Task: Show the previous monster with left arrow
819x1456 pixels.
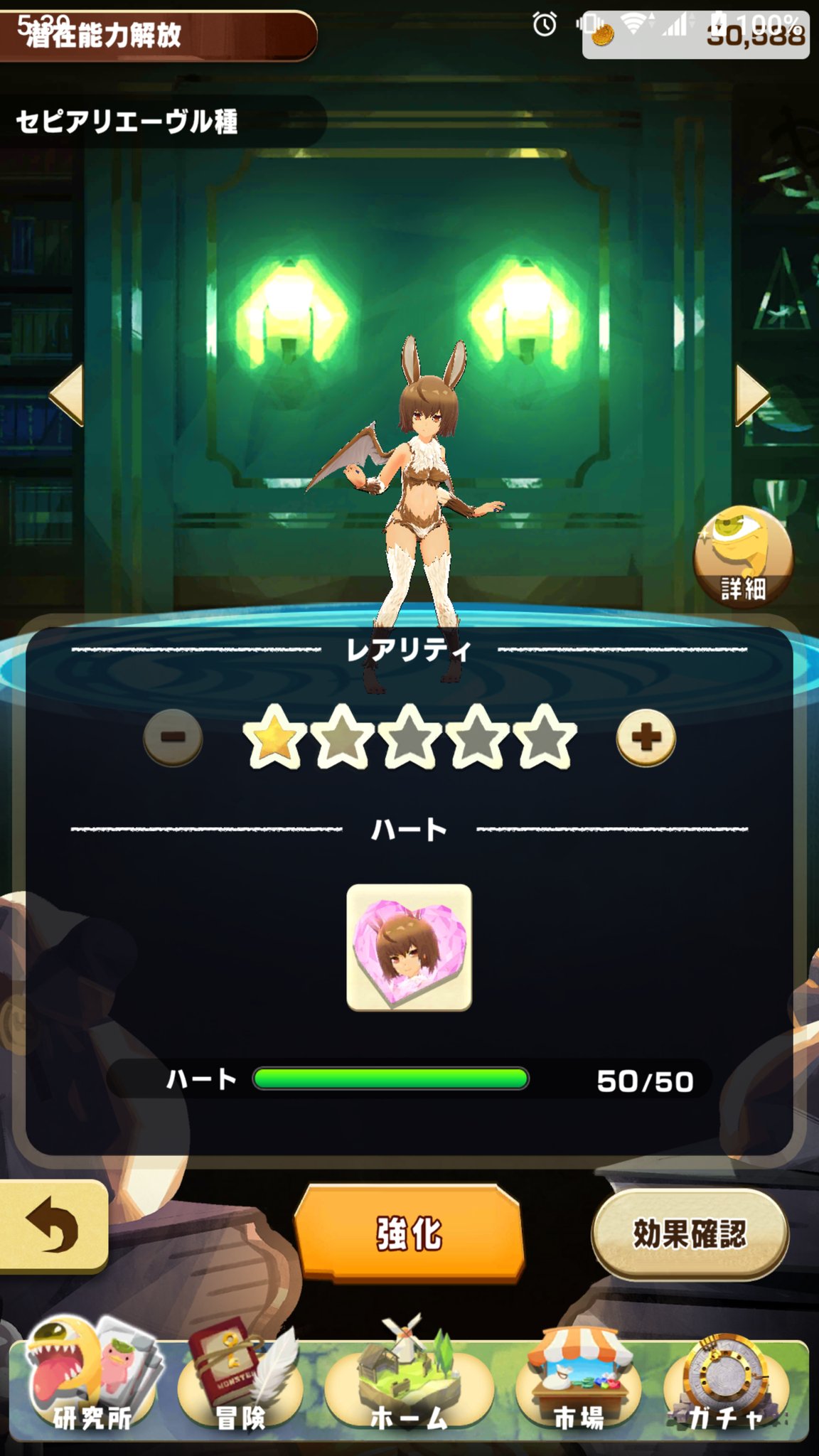Action: [68, 395]
